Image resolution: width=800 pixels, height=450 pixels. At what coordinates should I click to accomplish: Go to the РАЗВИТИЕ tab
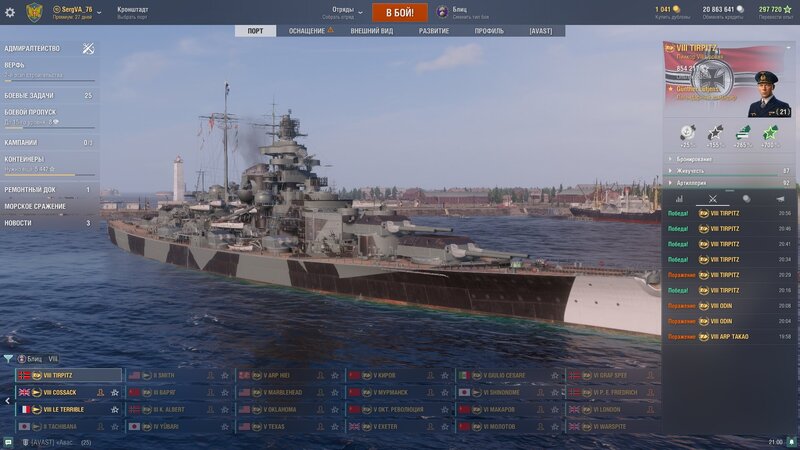pos(433,31)
